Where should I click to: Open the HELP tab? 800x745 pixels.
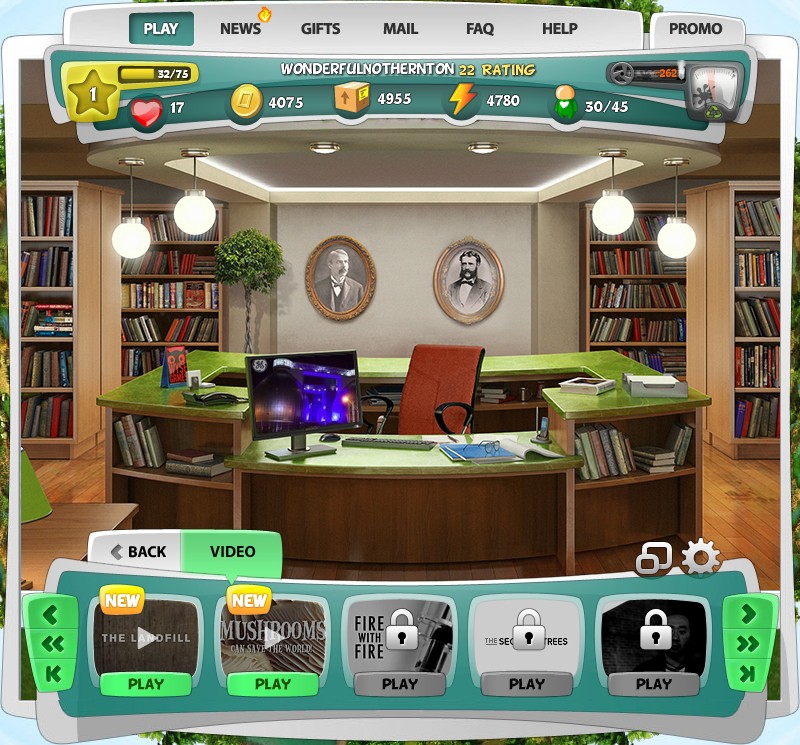click(x=560, y=28)
